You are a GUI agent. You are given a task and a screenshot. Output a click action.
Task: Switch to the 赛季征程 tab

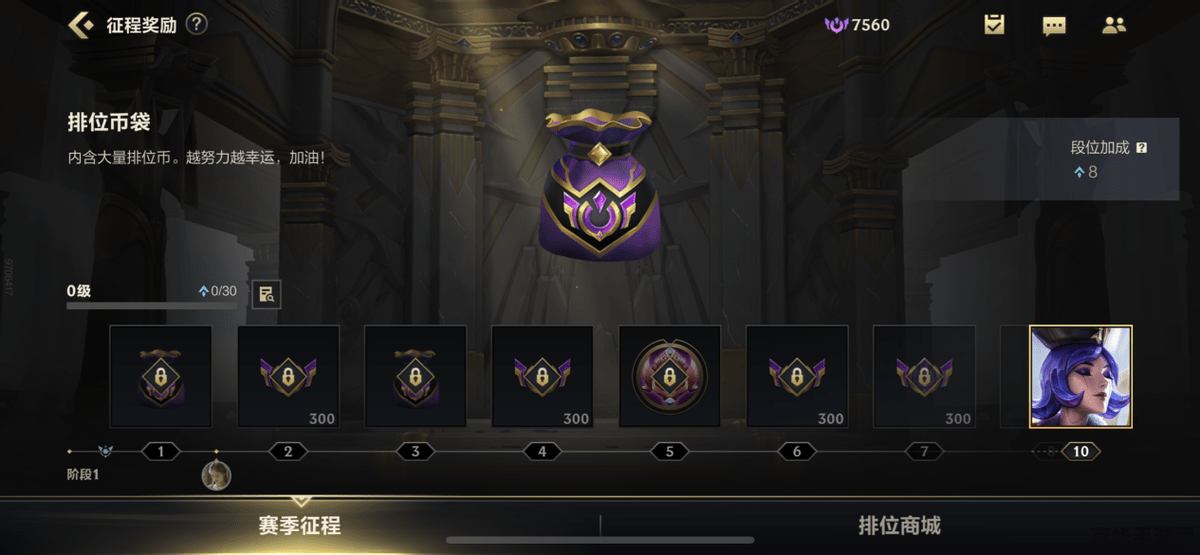[300, 526]
